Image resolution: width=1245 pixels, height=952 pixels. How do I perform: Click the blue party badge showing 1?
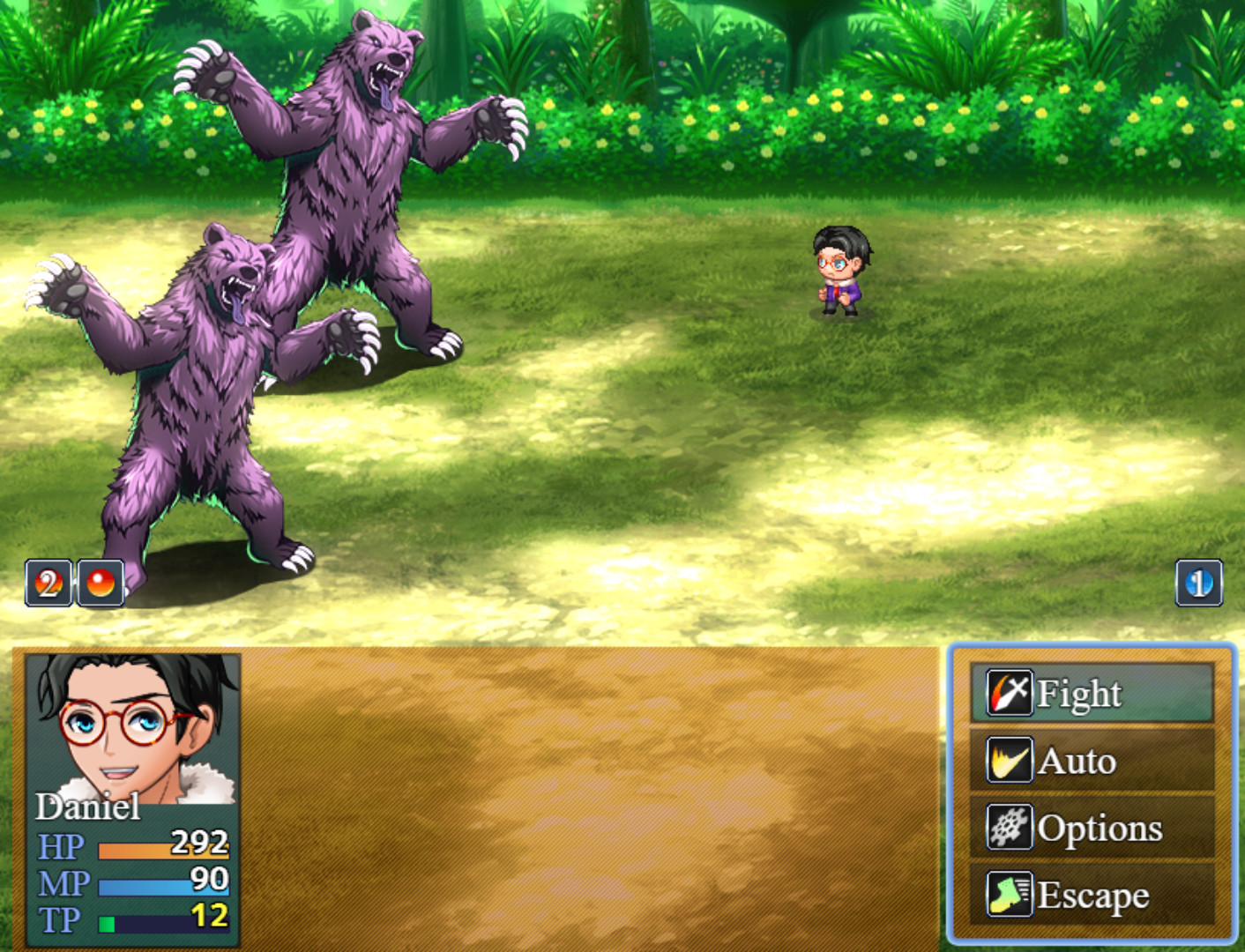pos(1198,582)
